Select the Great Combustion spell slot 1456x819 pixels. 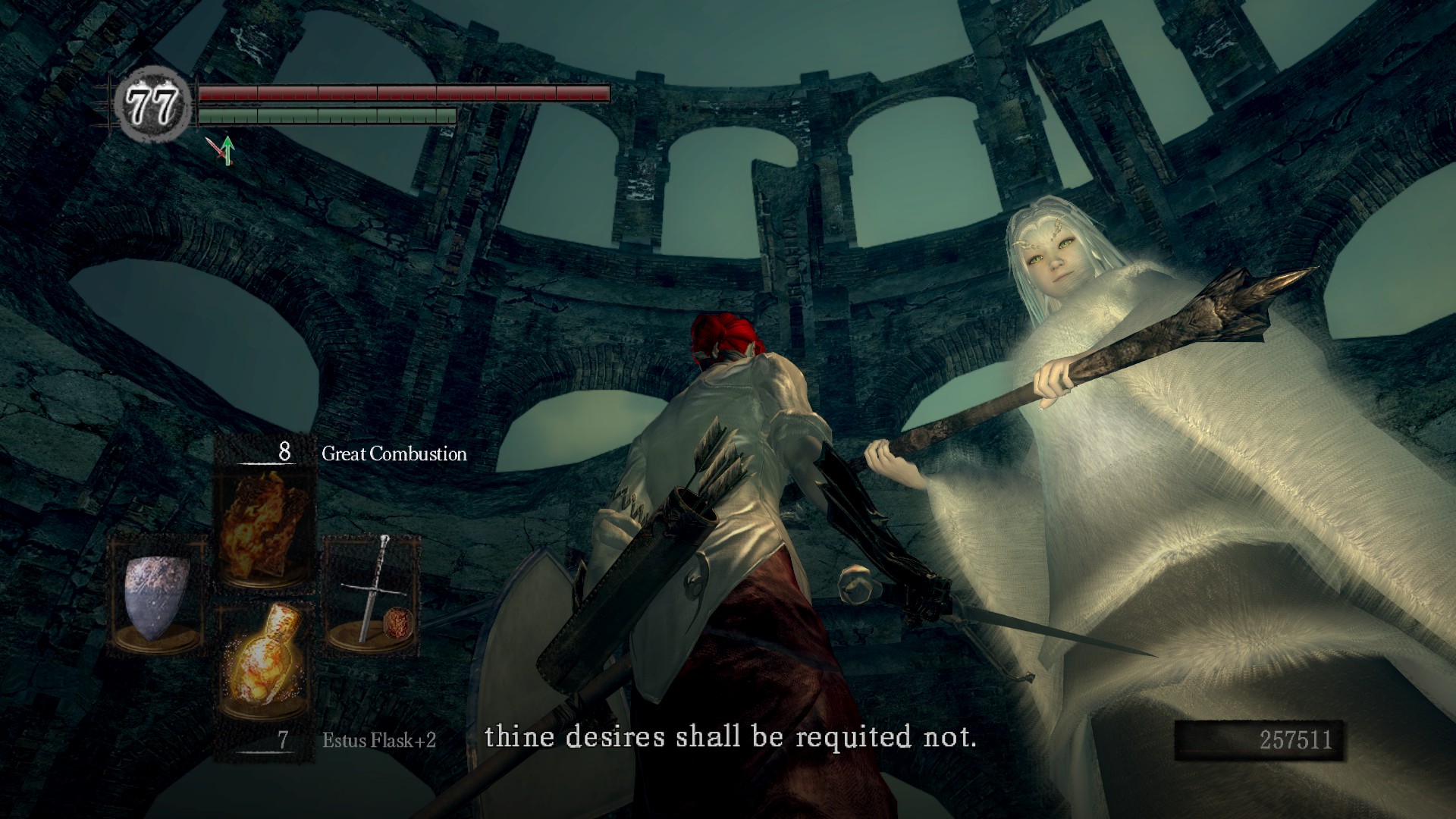coord(265,523)
